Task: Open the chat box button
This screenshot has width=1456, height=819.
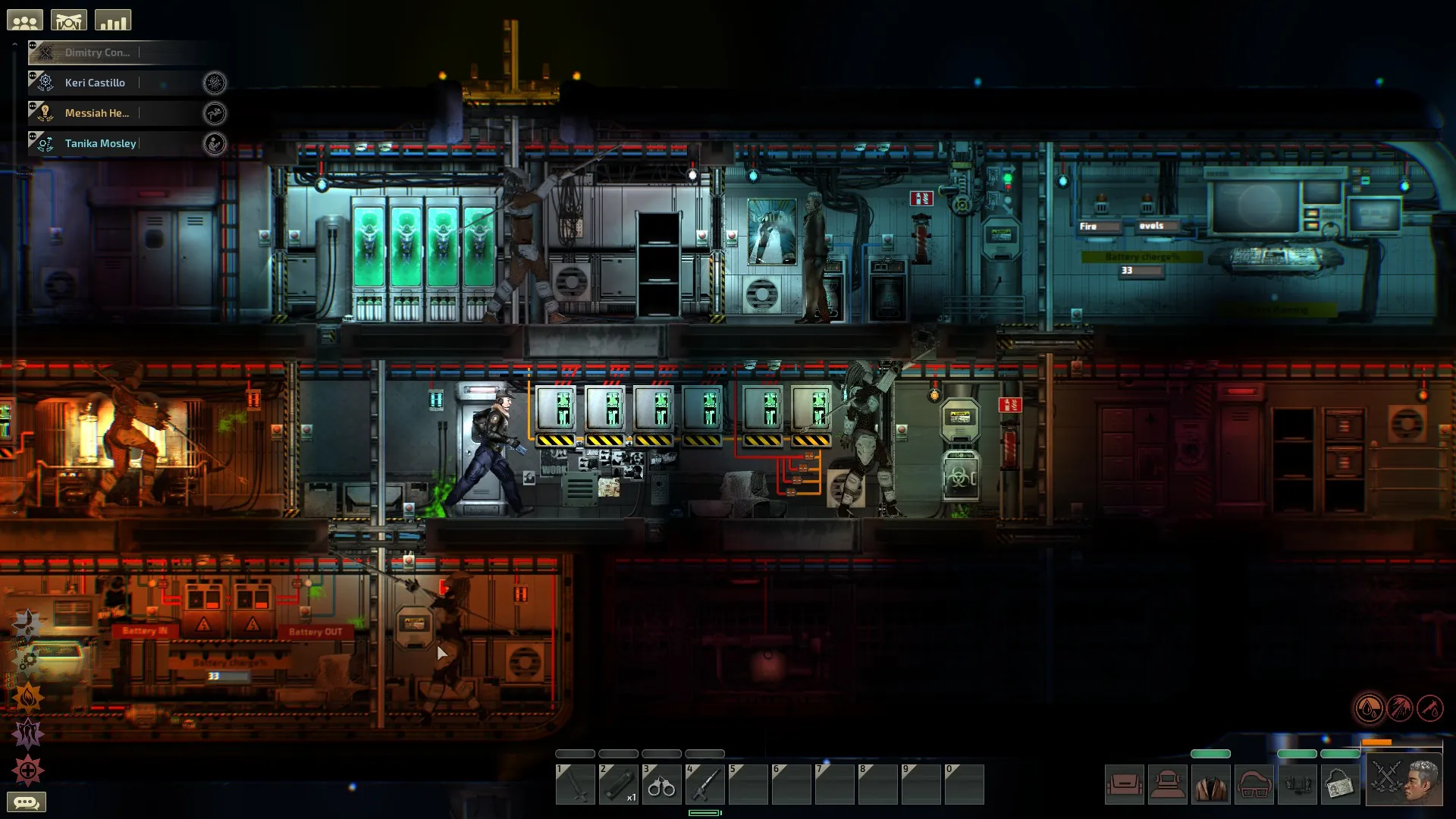Action: click(x=27, y=802)
